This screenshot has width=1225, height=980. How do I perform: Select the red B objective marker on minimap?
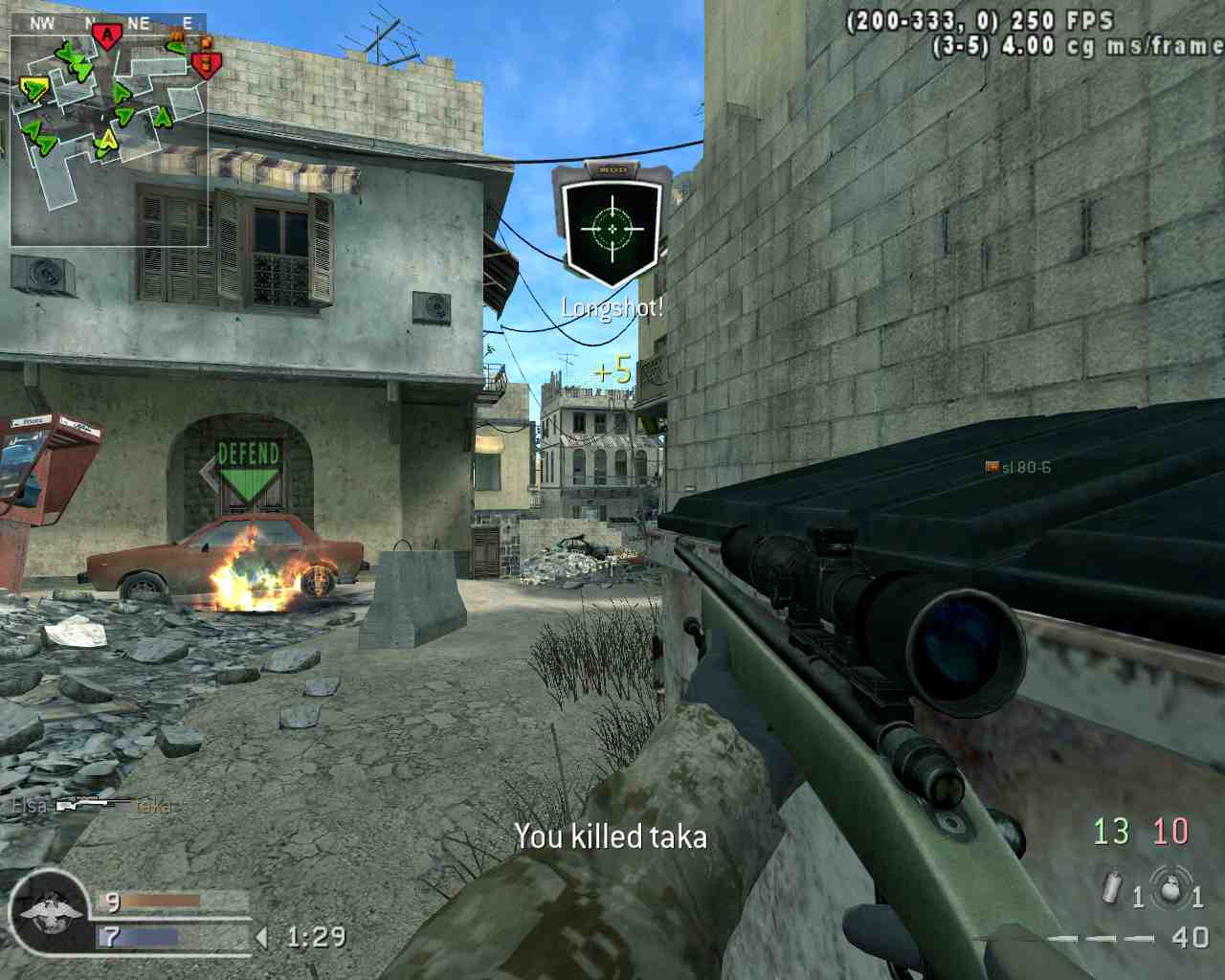[205, 64]
